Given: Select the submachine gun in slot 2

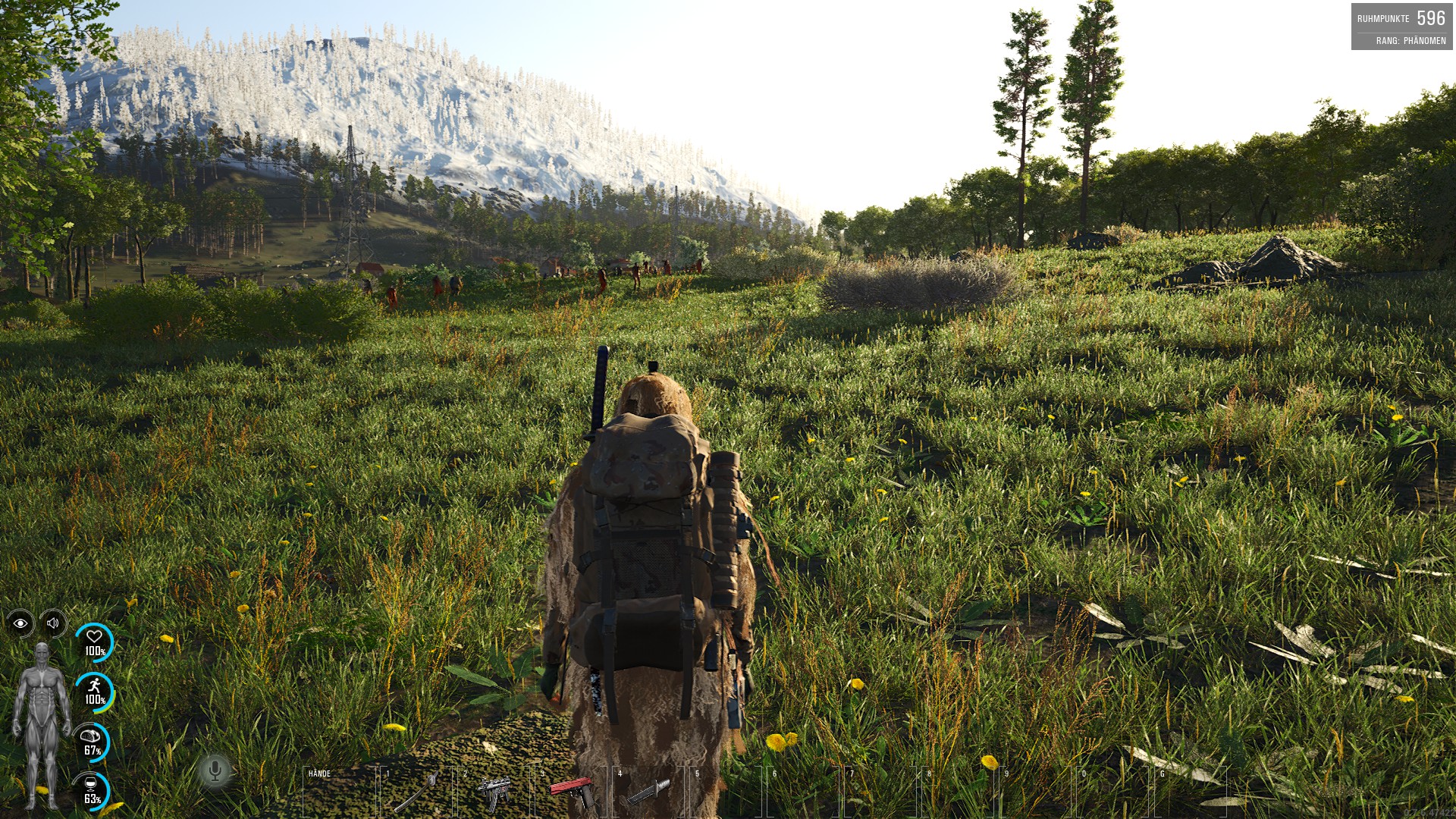Looking at the screenshot, I should pyautogui.click(x=494, y=792).
